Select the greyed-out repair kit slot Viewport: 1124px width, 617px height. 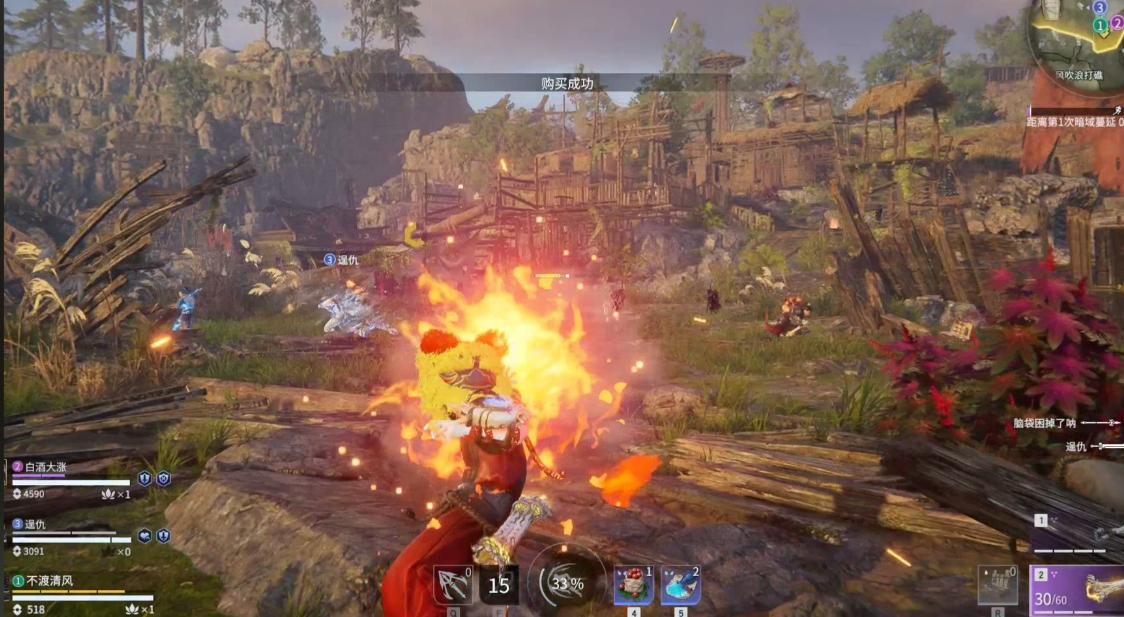tap(997, 585)
